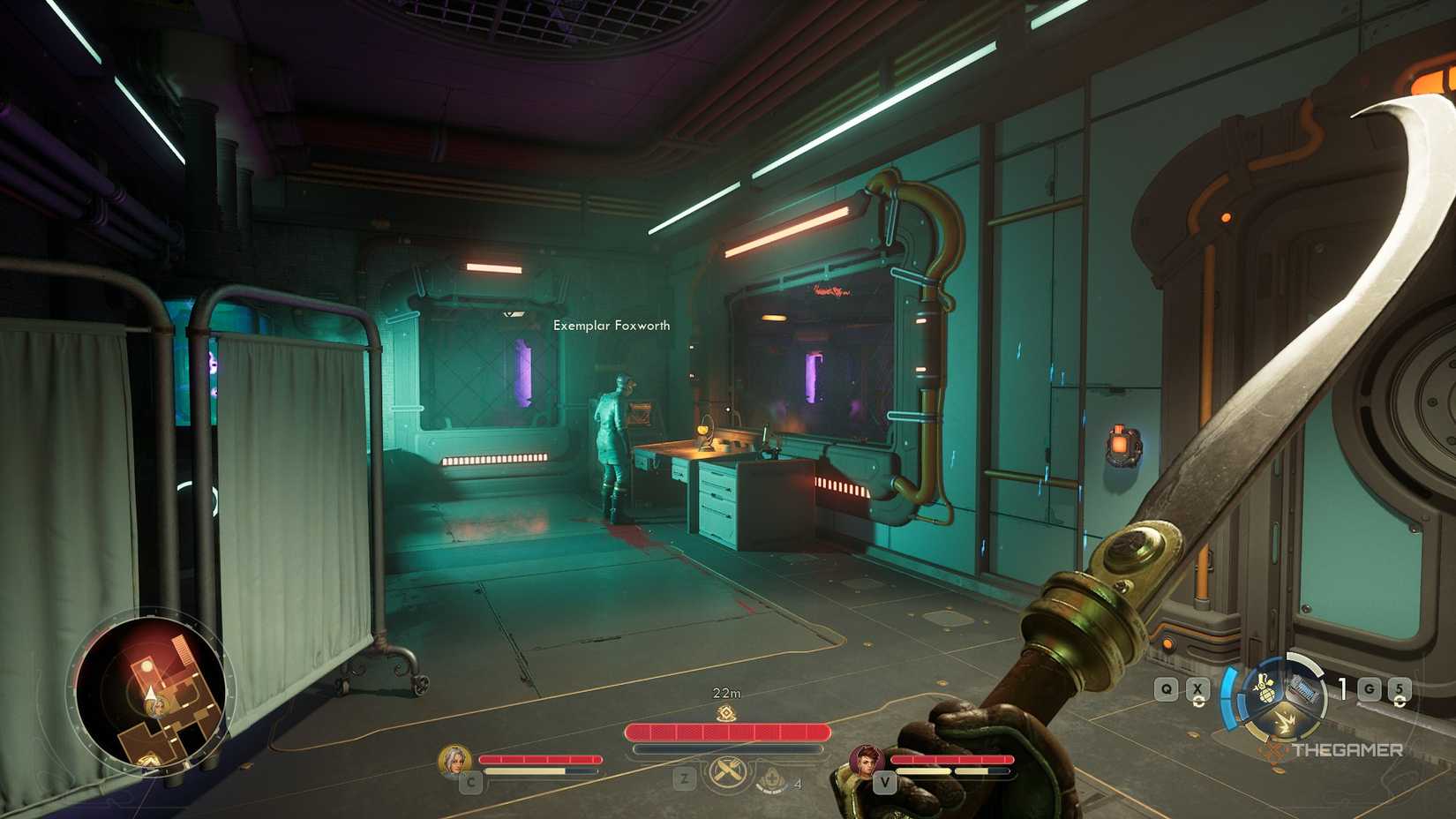Select the grenade icon on the weapon wheel
The image size is (1456, 819).
(x=1266, y=688)
